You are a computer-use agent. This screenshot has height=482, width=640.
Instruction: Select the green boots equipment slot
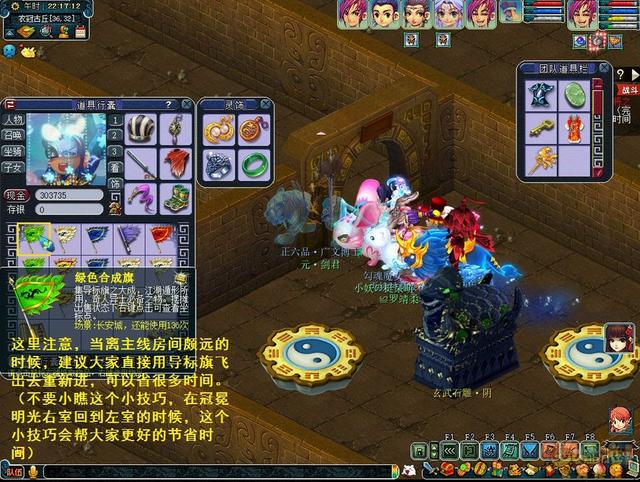tap(176, 197)
